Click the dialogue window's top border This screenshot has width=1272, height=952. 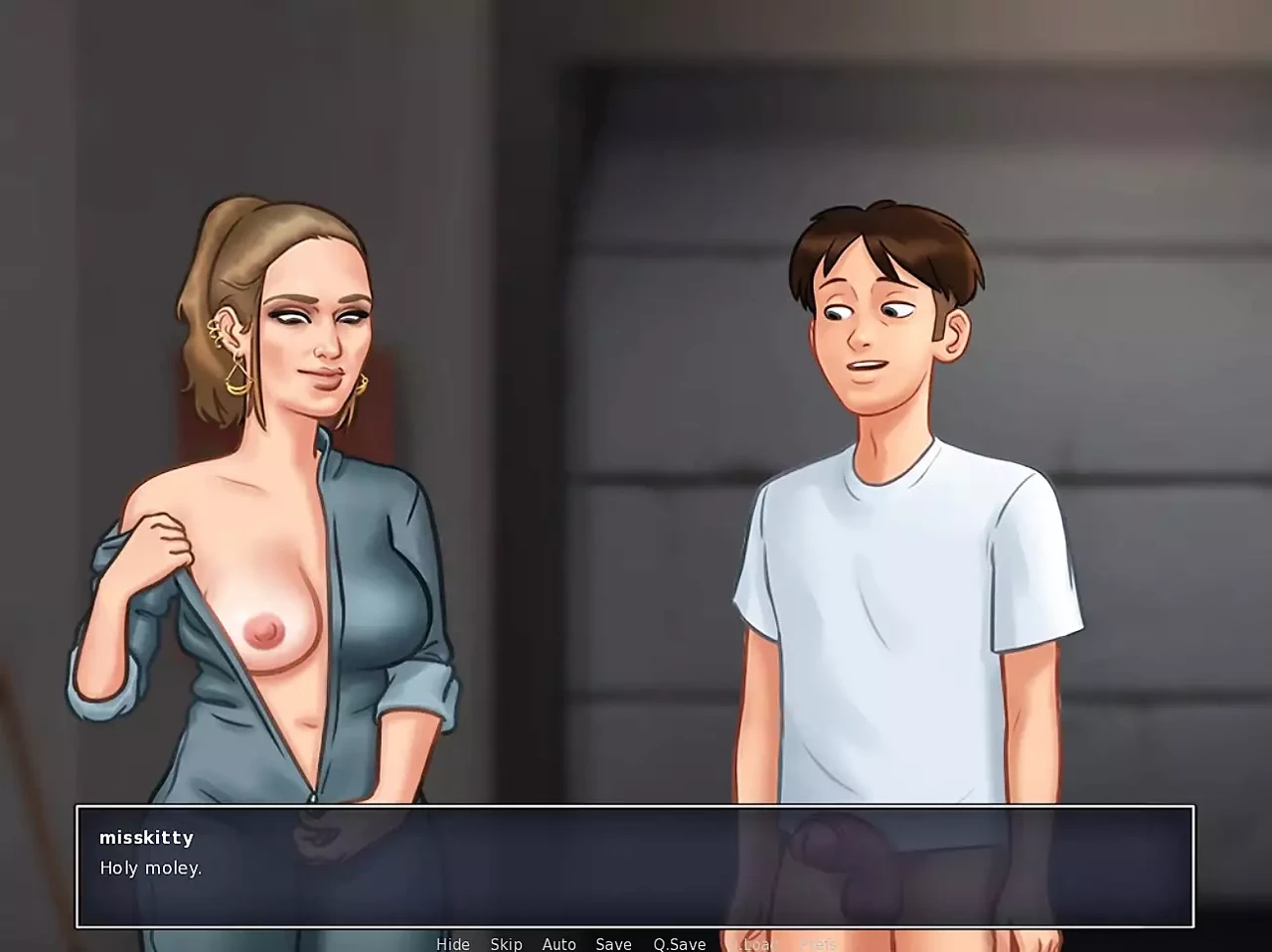[636, 805]
